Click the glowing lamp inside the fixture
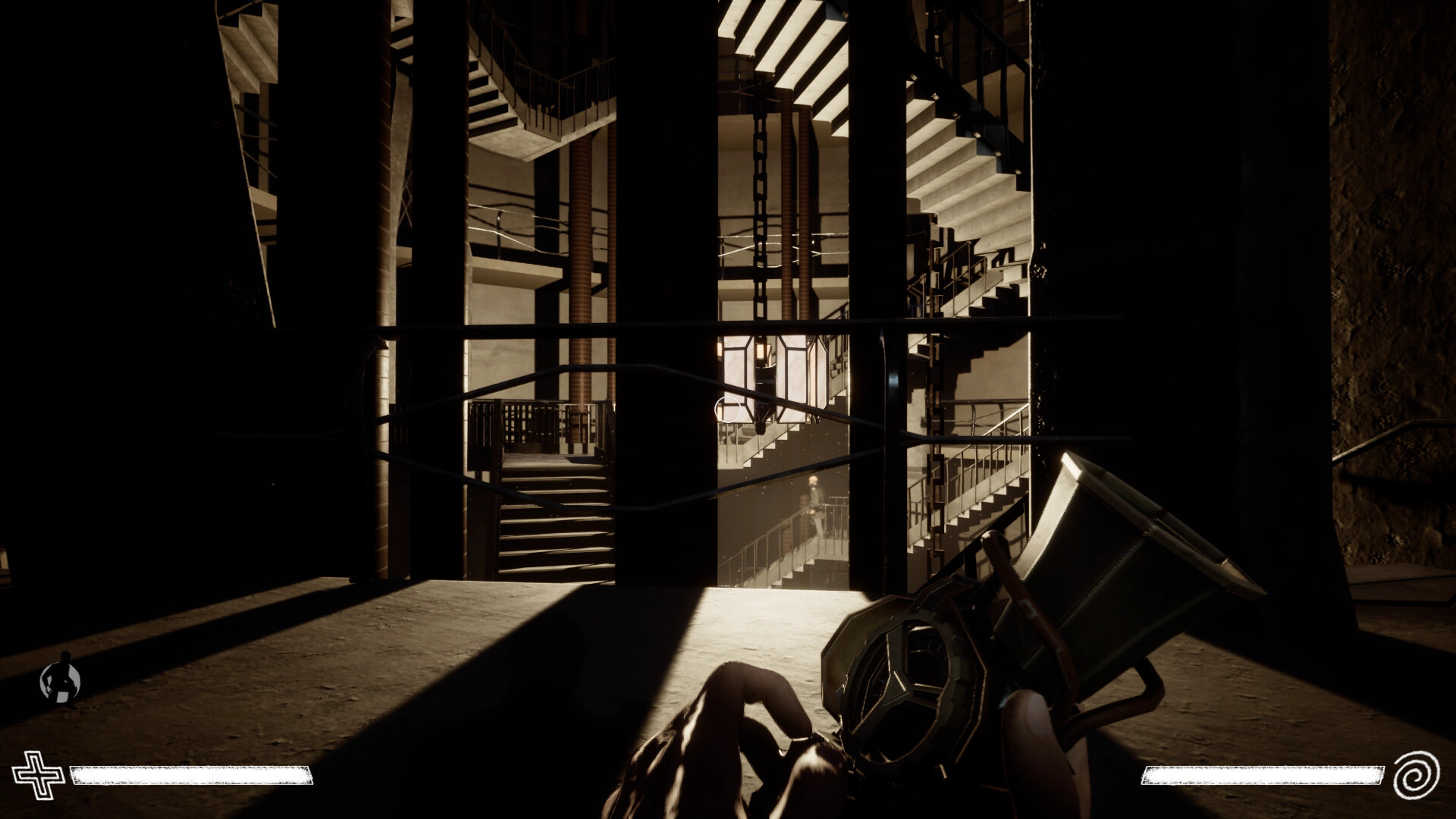The image size is (1456, 819). pos(761,350)
